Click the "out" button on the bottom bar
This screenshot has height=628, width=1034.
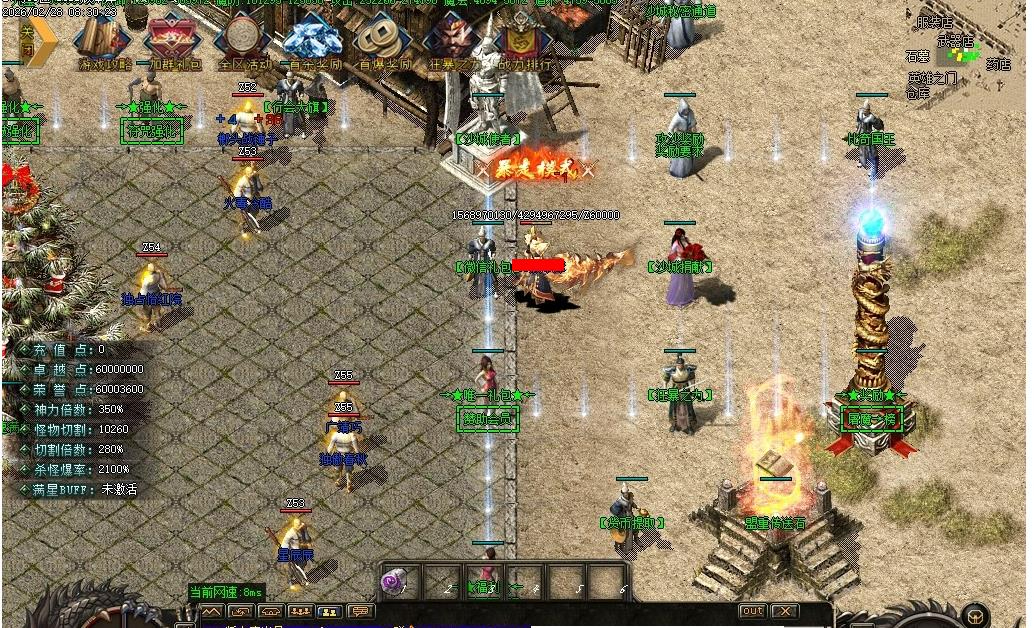click(753, 611)
